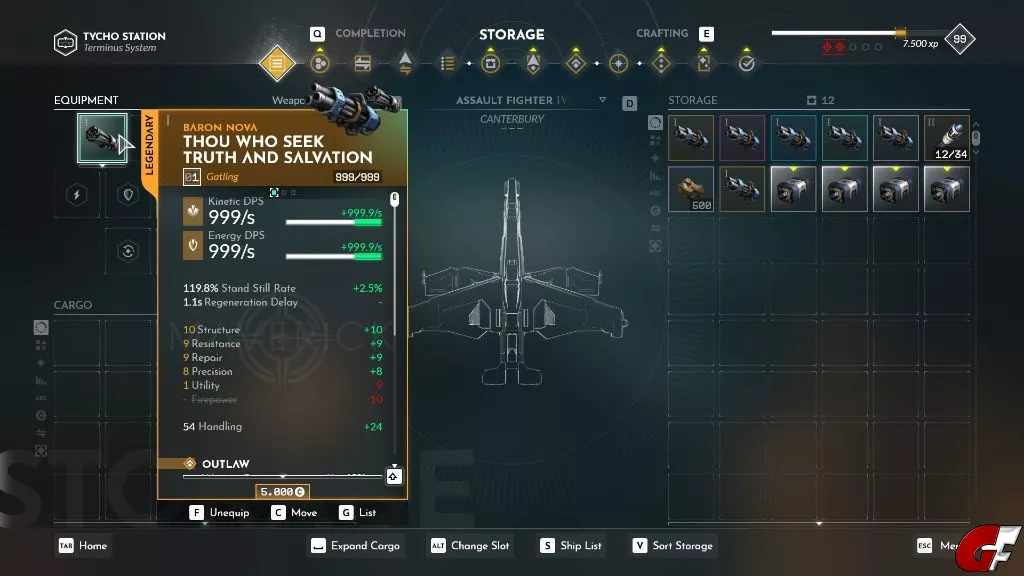Choose Change Slot in the bottom bar

[470, 546]
